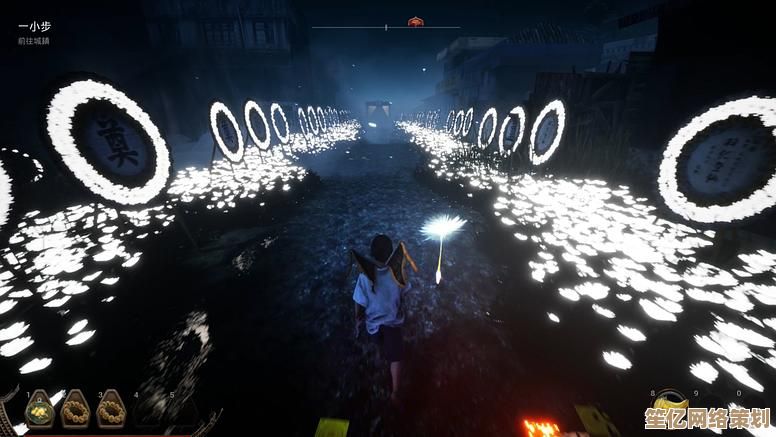Select the bead bracelet in slot numbered 2
This screenshot has height=437, width=776.
pyautogui.click(x=75, y=409)
